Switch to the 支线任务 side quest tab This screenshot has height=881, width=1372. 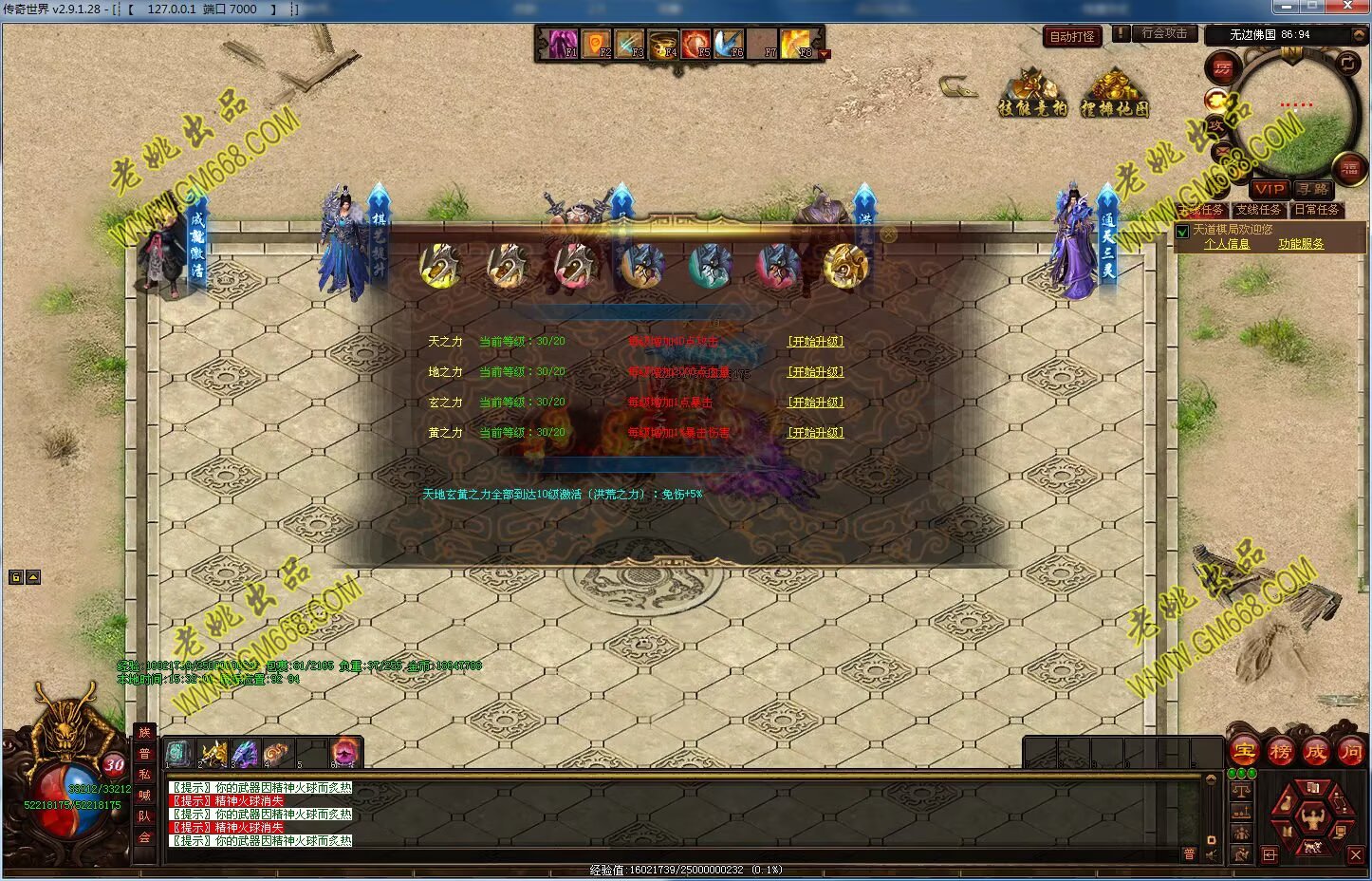[x=1257, y=210]
